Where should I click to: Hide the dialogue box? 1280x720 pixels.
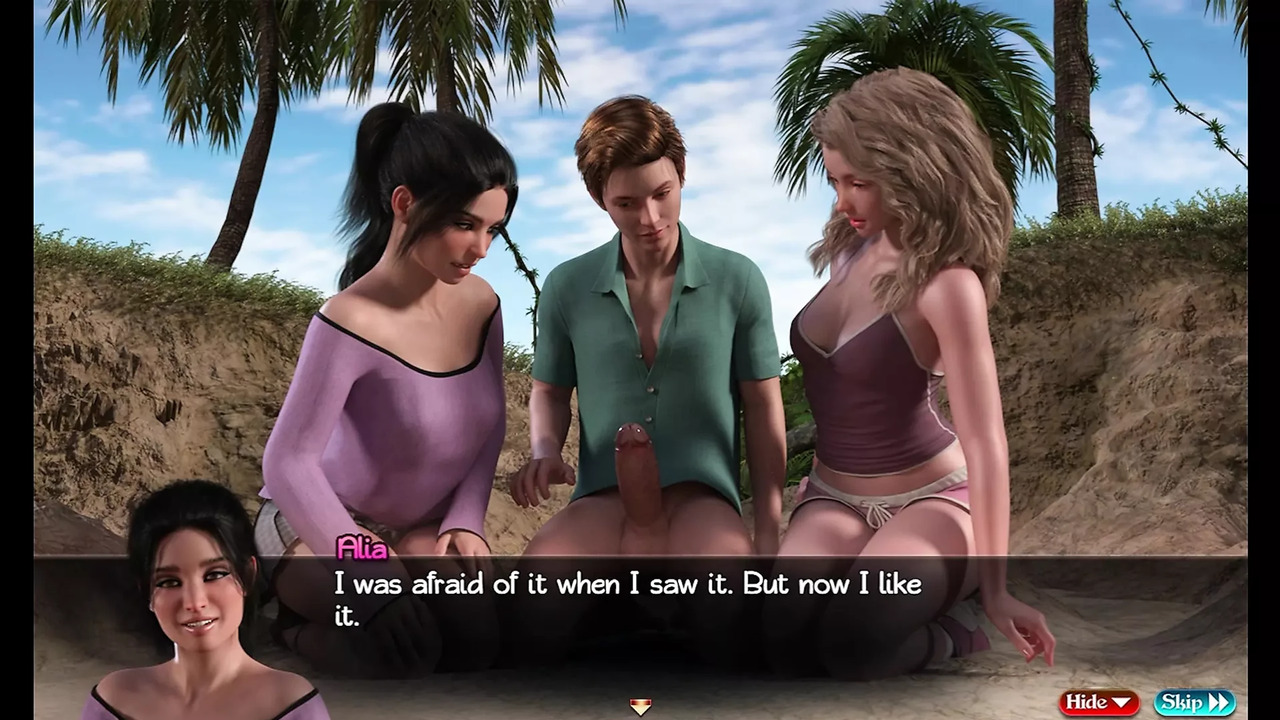coord(1099,702)
